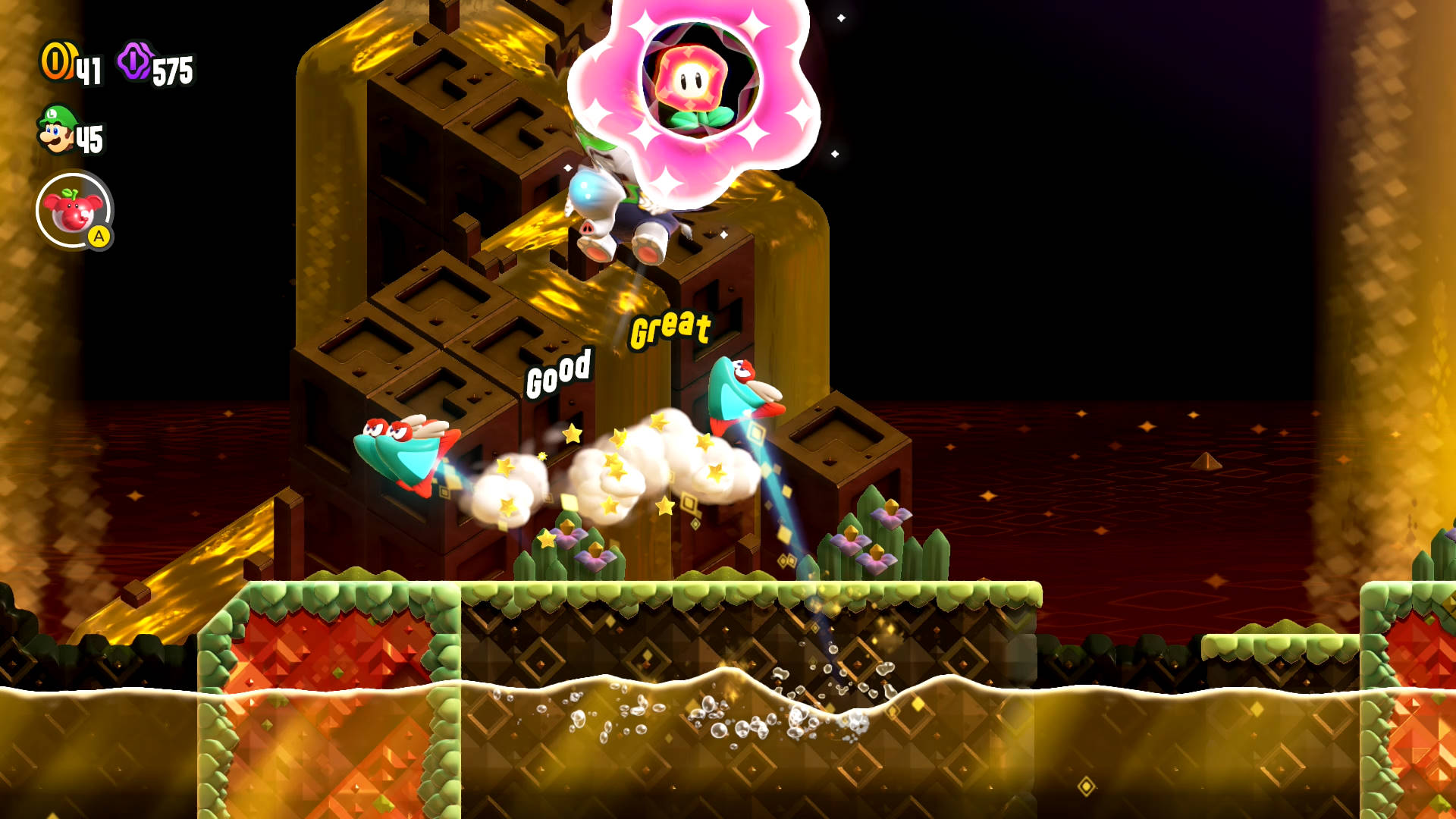
Task: Click the gold coin icon
Action: pos(56,61)
